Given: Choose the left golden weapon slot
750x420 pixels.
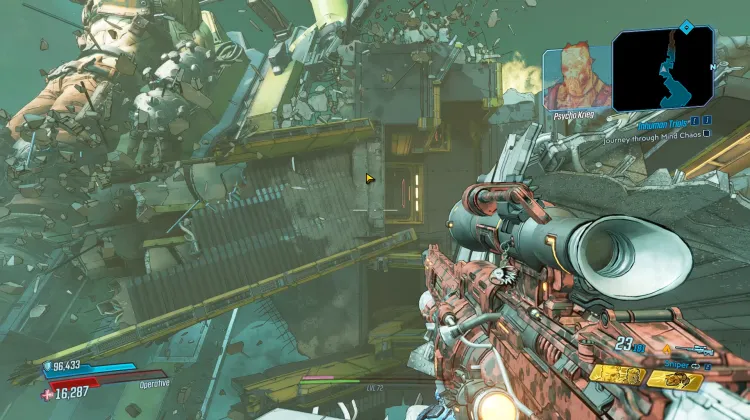Looking at the screenshot, I should pos(617,376).
